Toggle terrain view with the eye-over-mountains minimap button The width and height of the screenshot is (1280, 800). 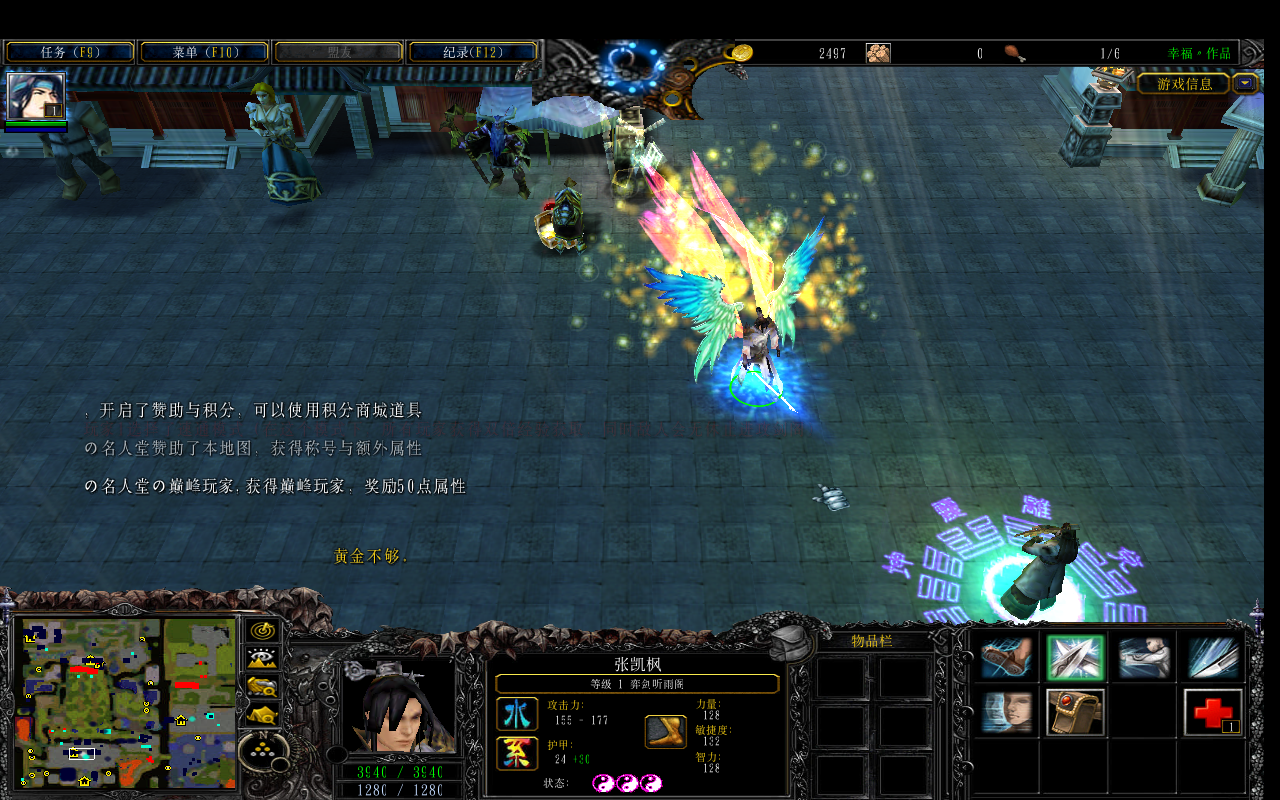[x=263, y=658]
